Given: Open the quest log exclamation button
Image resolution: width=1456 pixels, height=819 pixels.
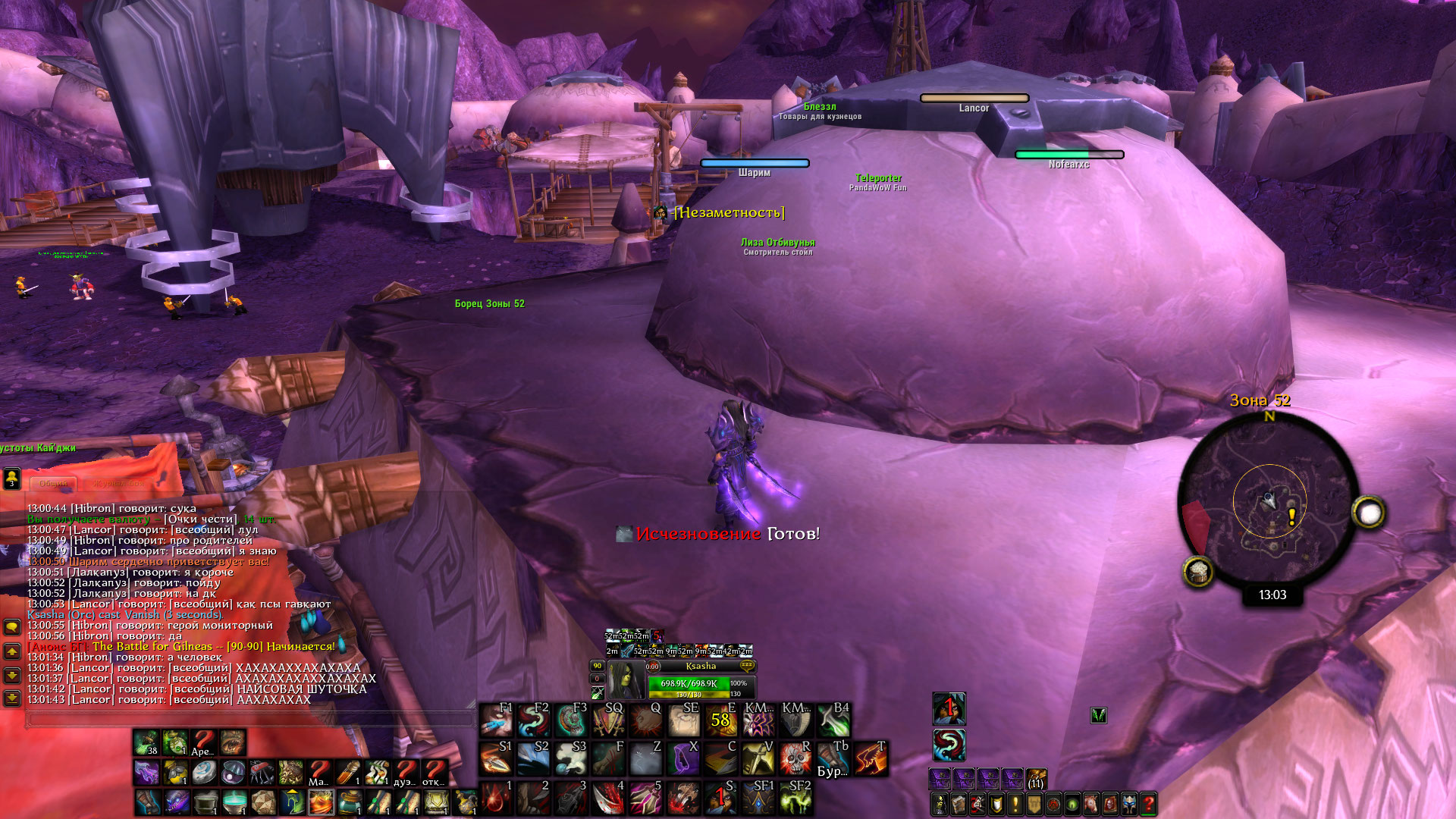Looking at the screenshot, I should pyautogui.click(x=1016, y=804).
